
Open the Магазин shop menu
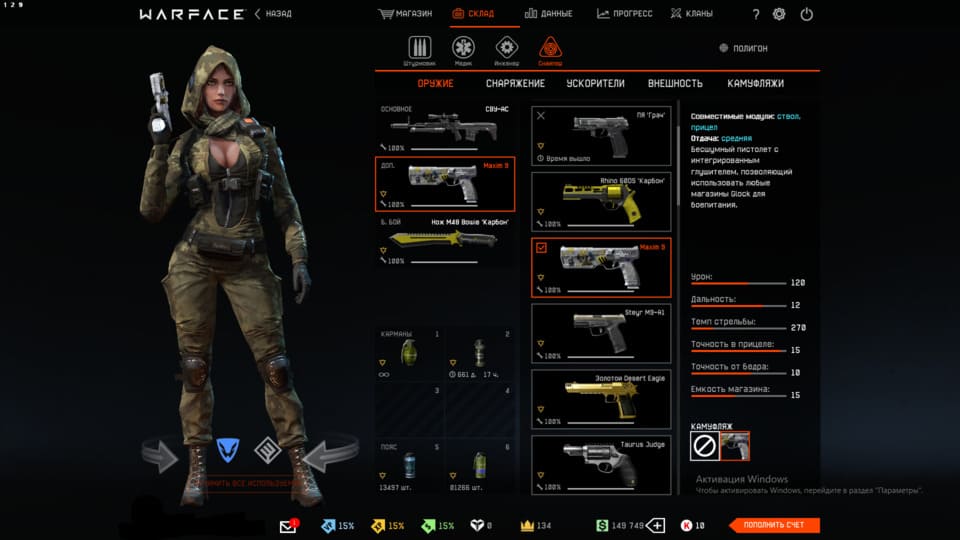tap(405, 14)
